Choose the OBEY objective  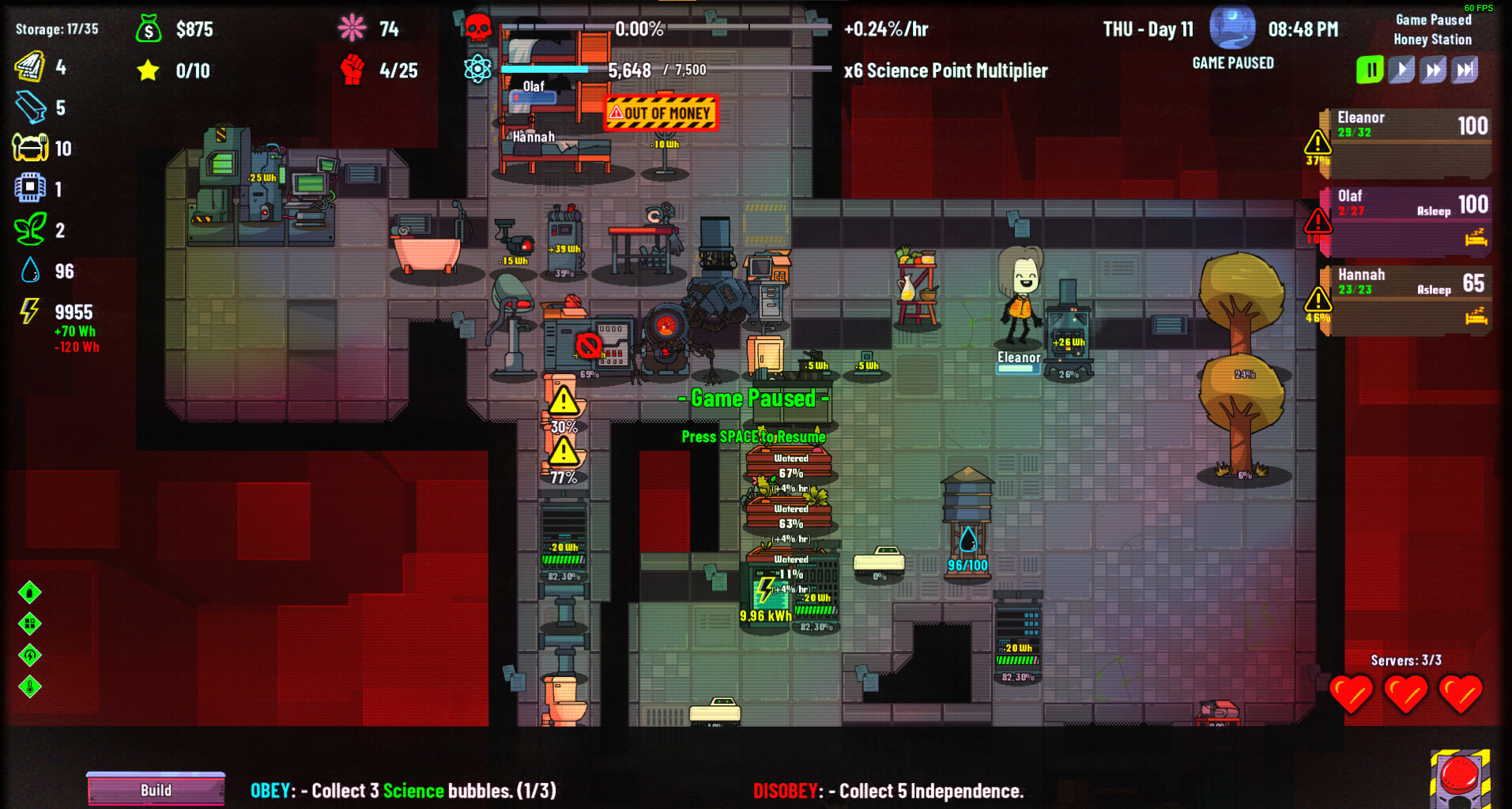pyautogui.click(x=402, y=789)
